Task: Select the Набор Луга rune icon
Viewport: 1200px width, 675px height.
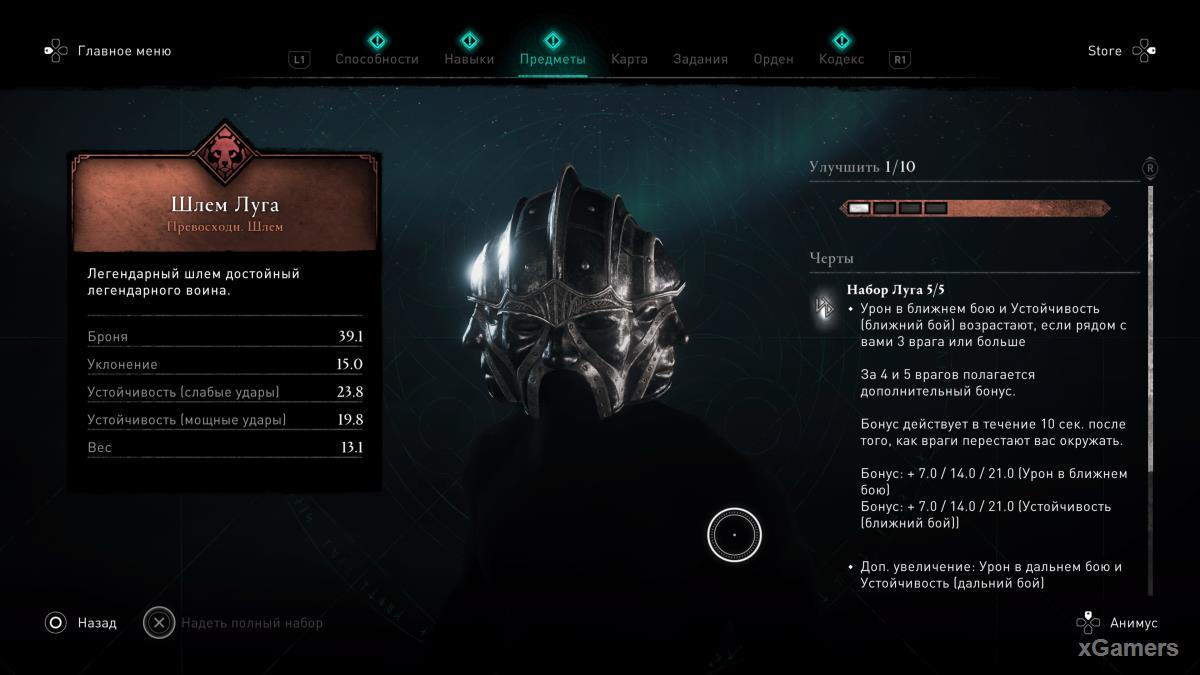Action: [826, 309]
